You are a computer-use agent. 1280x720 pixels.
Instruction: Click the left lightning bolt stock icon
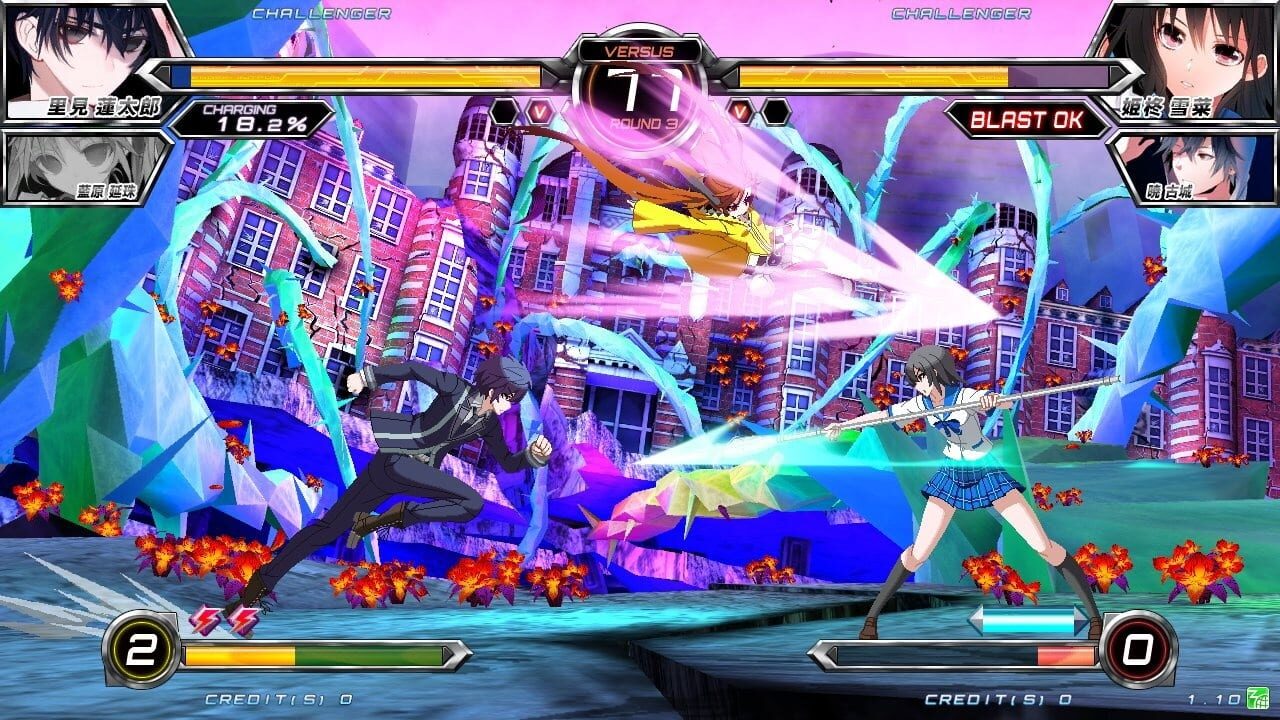[206, 619]
